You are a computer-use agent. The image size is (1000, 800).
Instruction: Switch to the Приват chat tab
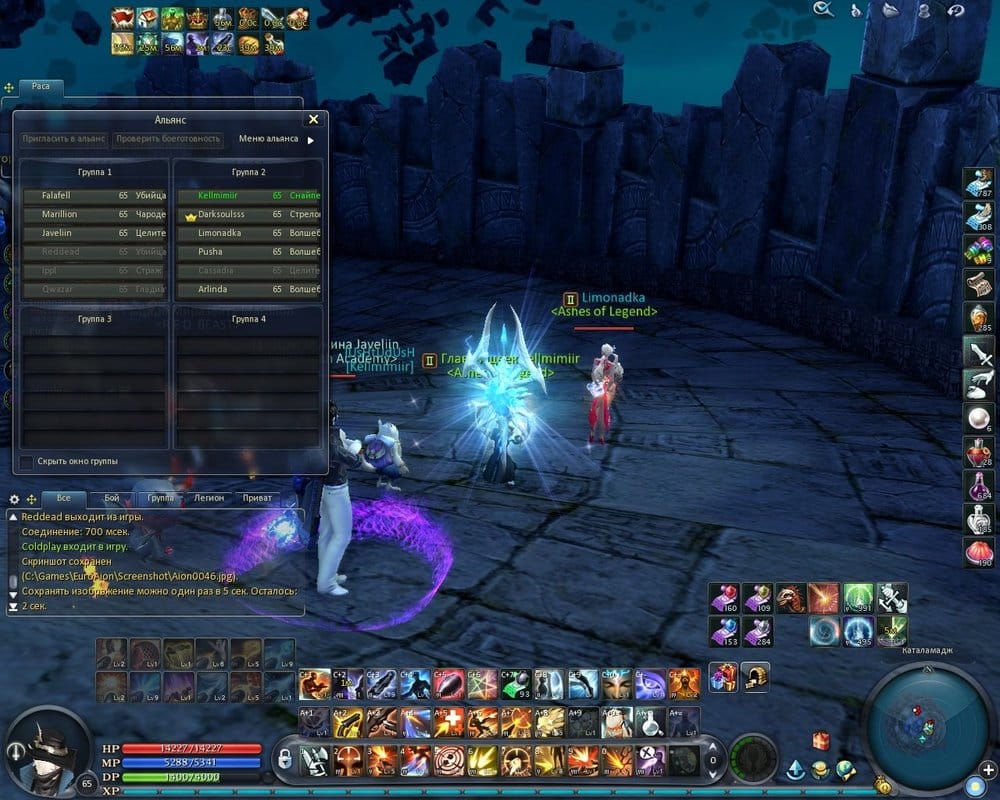pyautogui.click(x=257, y=497)
